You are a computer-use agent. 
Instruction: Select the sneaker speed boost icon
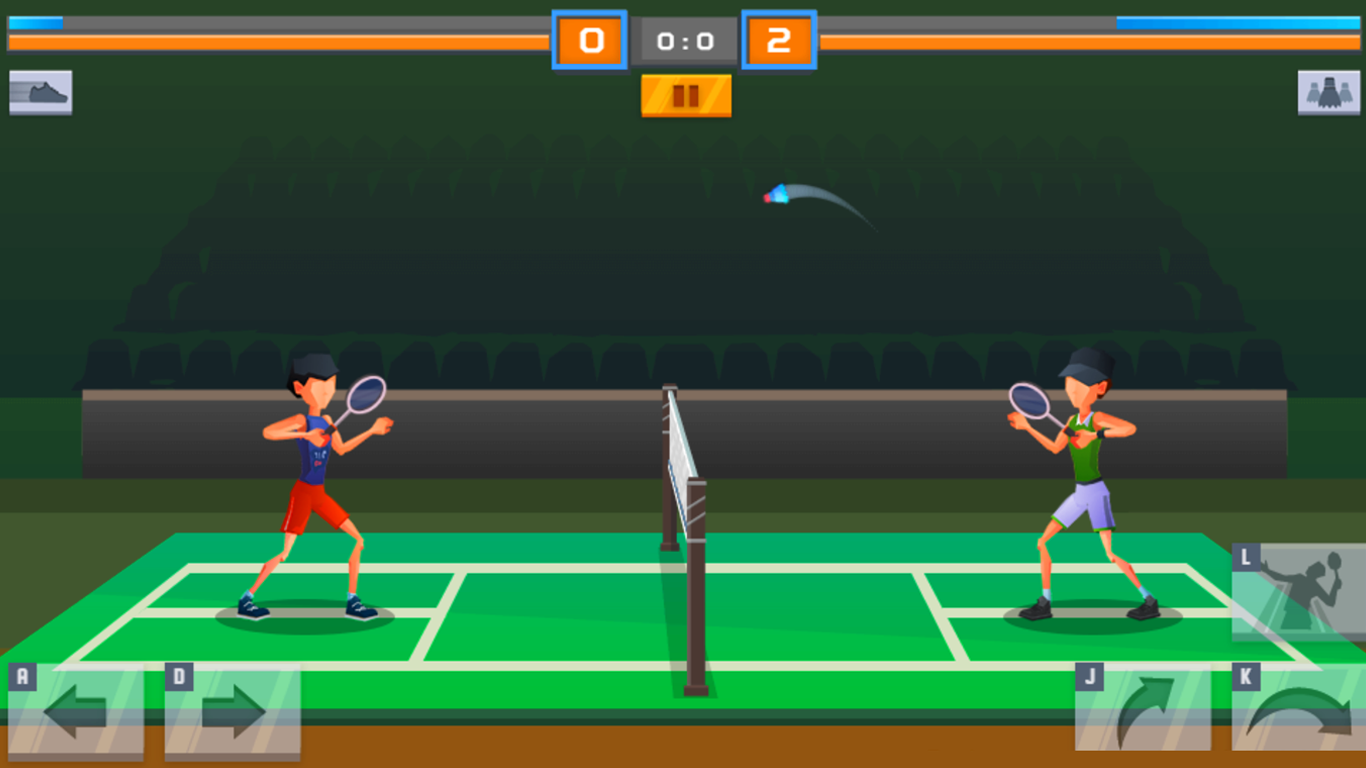[40, 91]
